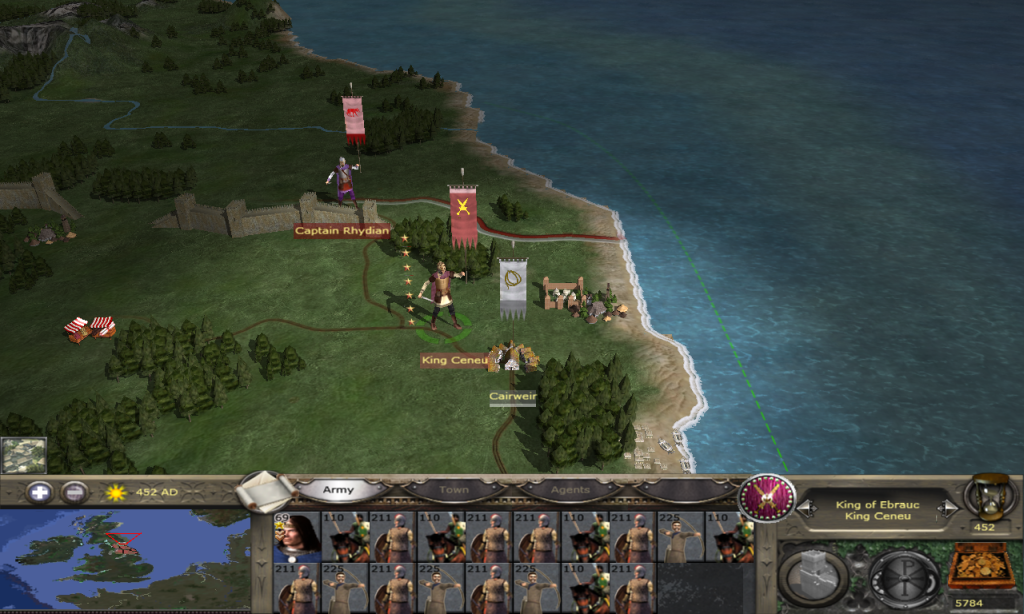Zoom in the minimap with the plus button
The width and height of the screenshot is (1024, 614).
[39, 492]
